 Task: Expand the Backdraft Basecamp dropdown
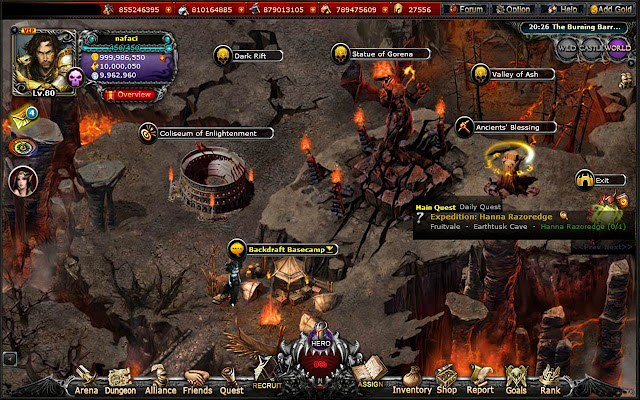[x=329, y=248]
